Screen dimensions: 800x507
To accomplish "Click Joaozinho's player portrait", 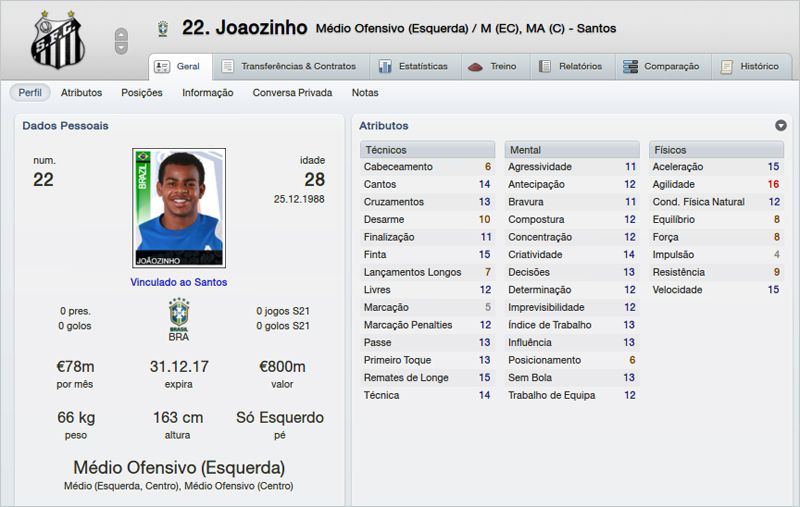I will point(179,208).
